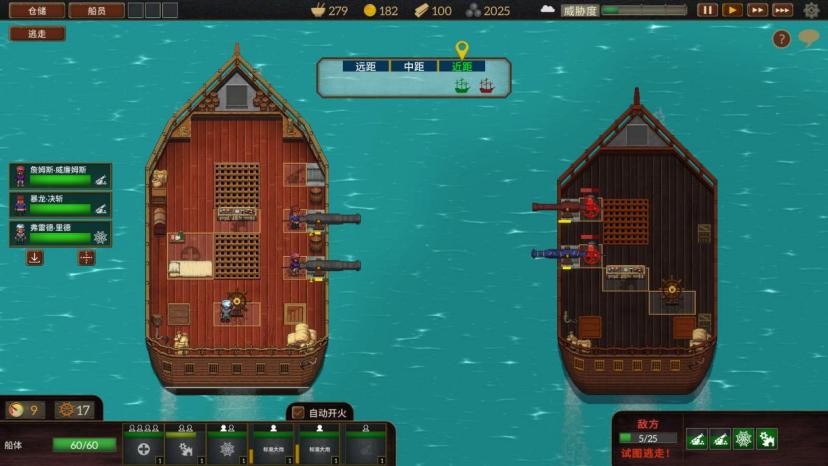Select crew member 詹姆斯·威廉姆斯
The height and width of the screenshot is (466, 828).
[61, 176]
